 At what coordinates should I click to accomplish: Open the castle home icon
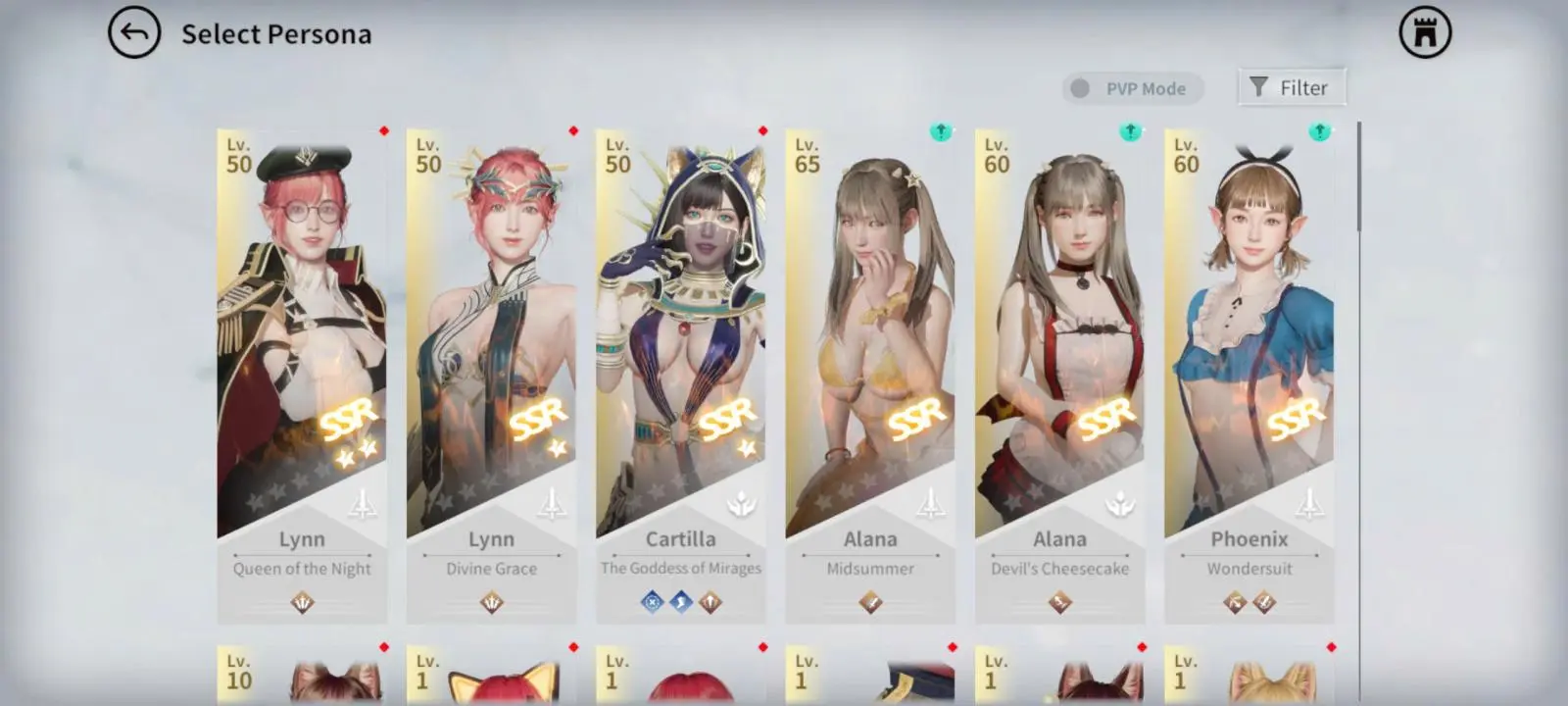pos(1425,33)
